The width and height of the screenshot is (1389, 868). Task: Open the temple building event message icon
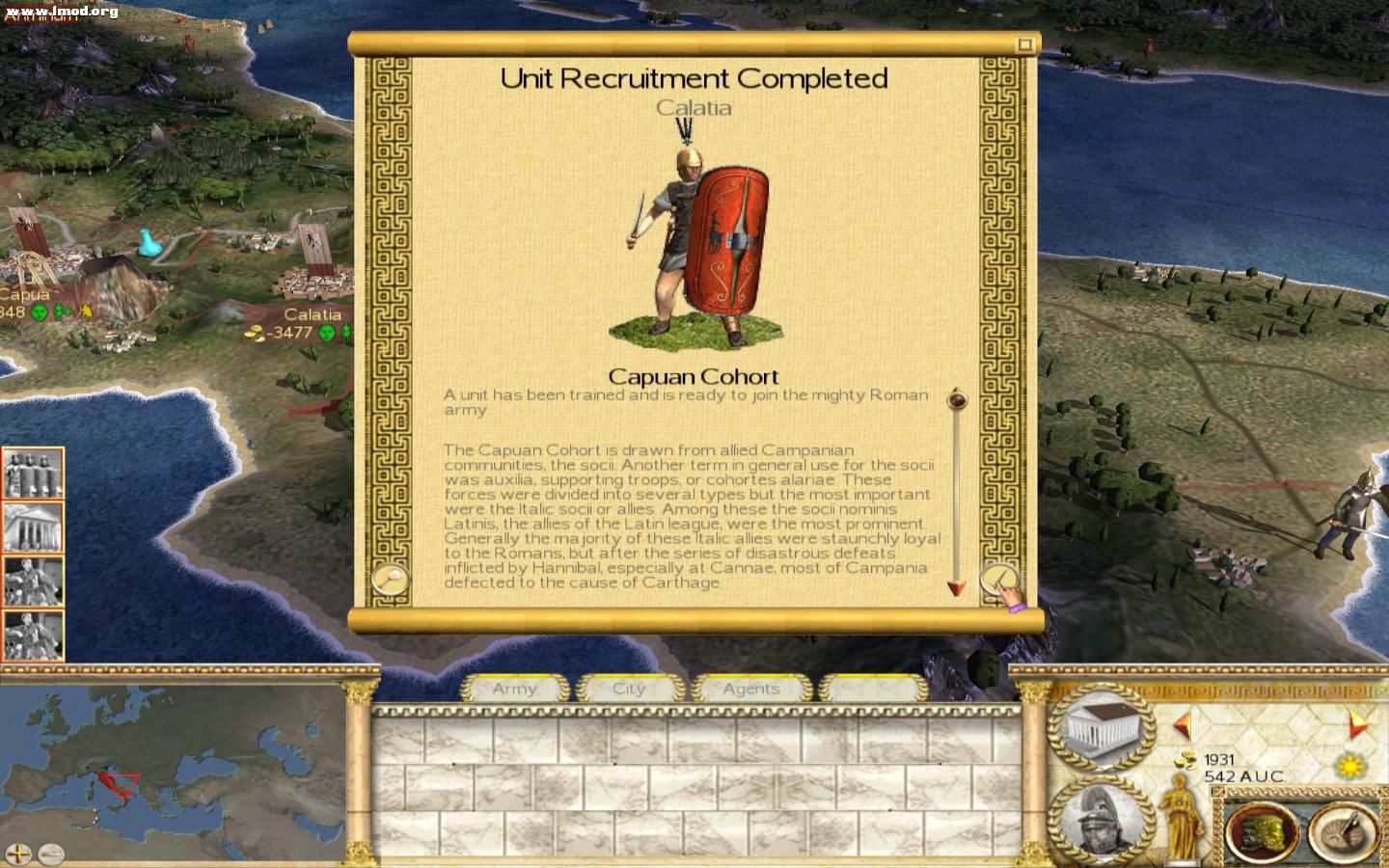33,527
